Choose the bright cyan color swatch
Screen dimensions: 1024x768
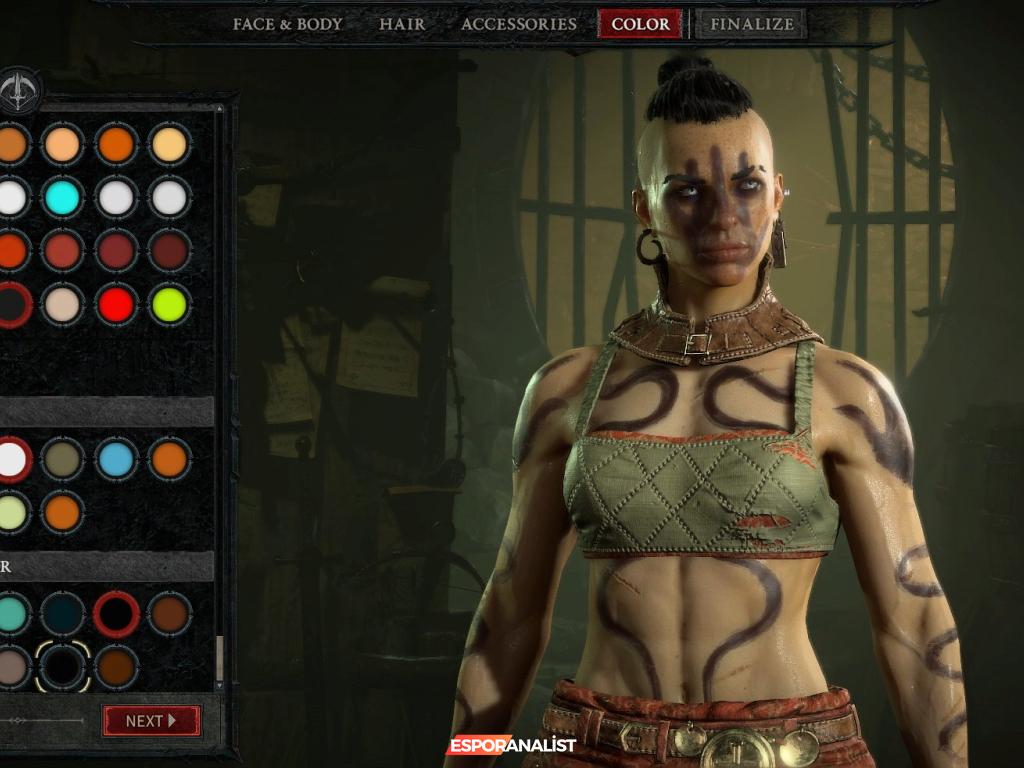click(63, 197)
